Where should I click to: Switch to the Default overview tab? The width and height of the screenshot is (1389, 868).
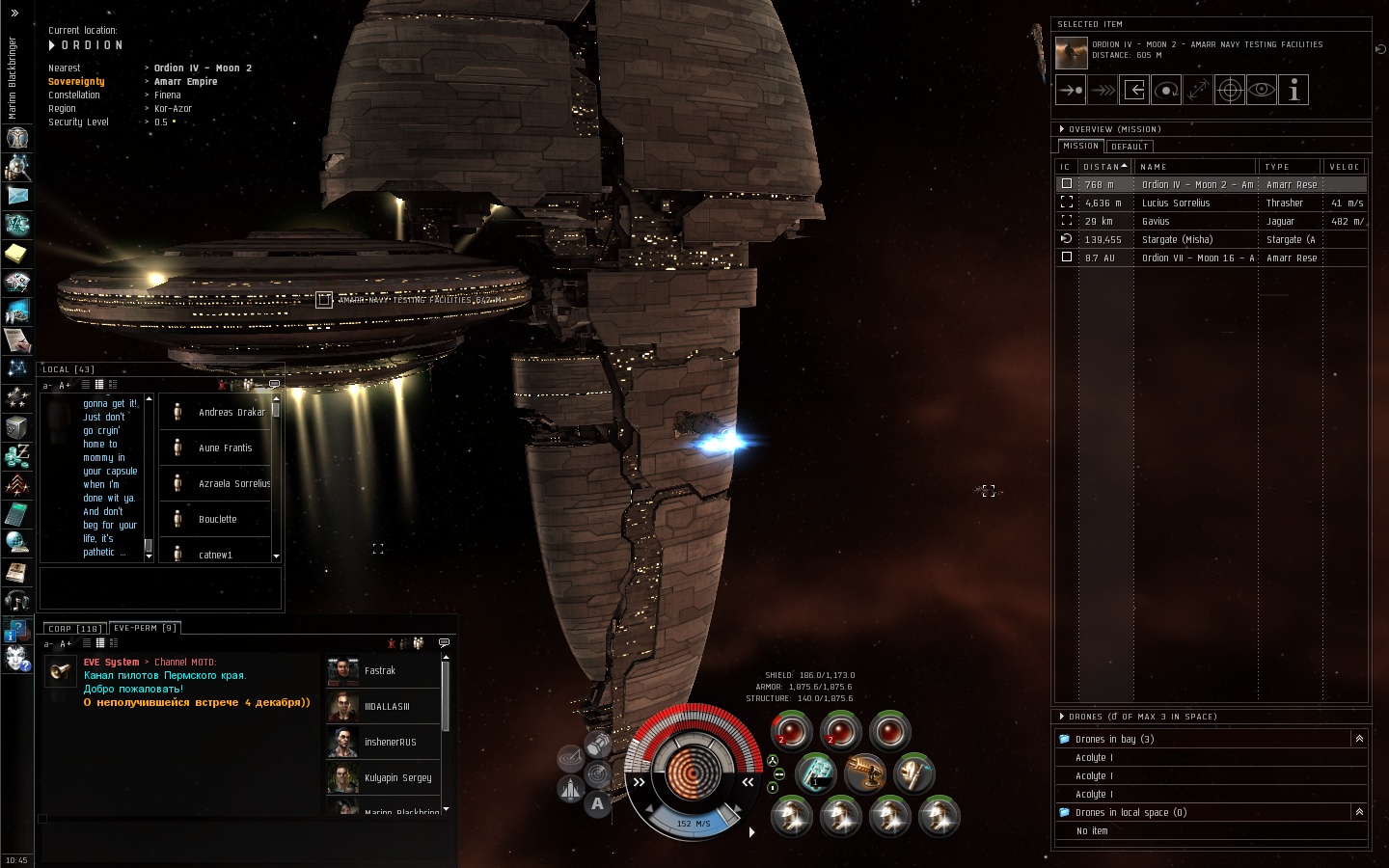point(1130,147)
